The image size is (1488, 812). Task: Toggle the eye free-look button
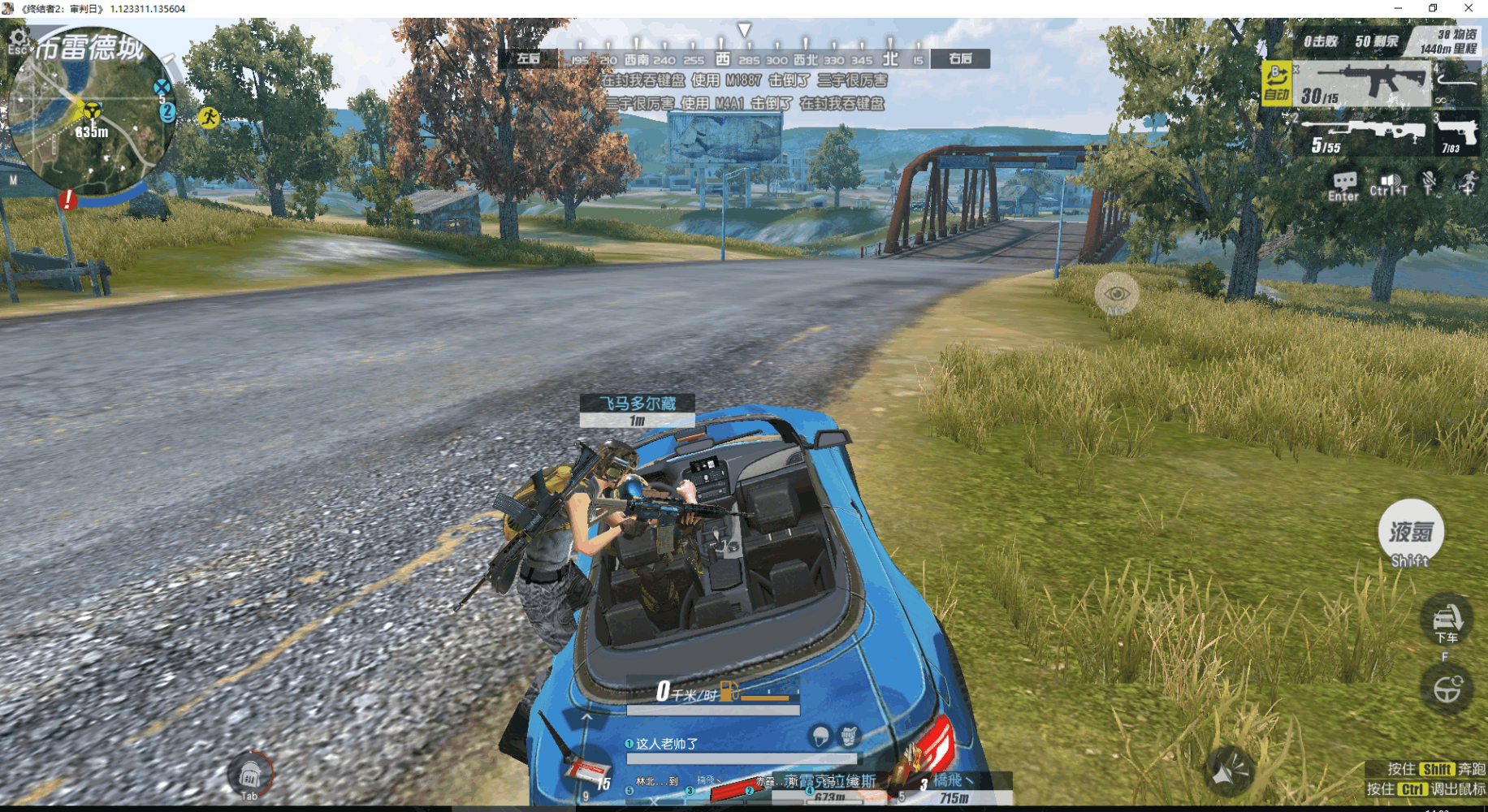(x=1116, y=294)
